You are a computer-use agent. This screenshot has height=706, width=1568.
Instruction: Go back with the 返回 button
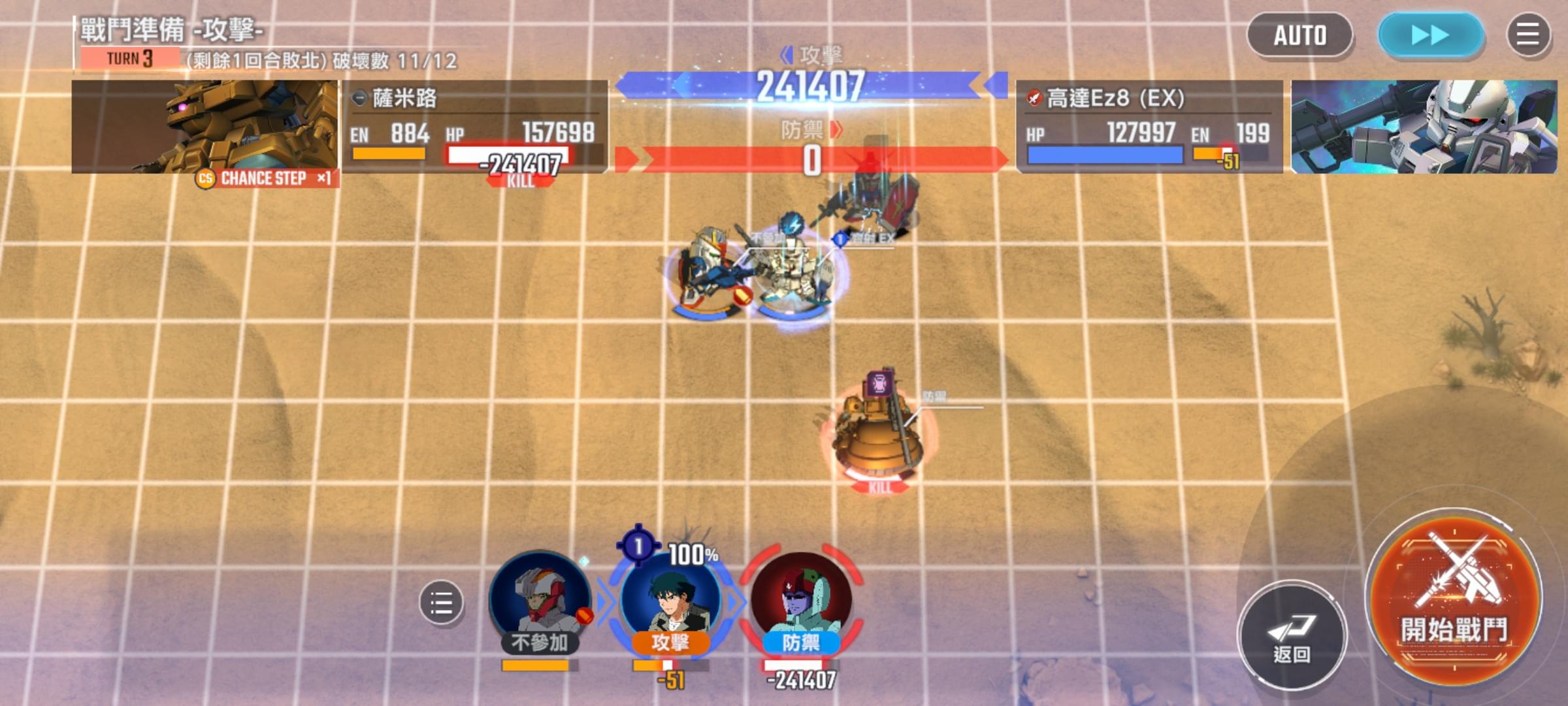1292,634
